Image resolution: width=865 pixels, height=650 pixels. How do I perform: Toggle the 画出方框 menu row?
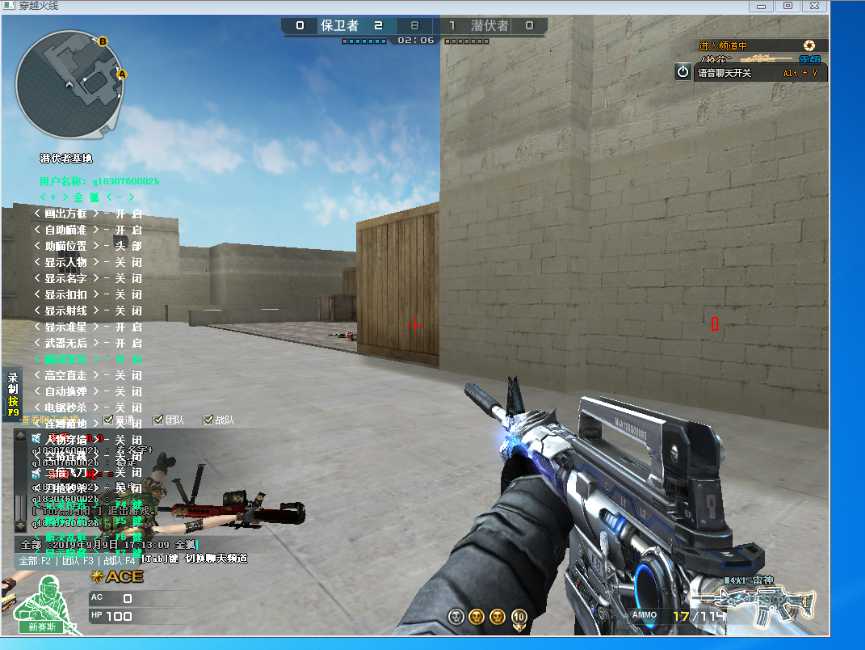[88, 214]
